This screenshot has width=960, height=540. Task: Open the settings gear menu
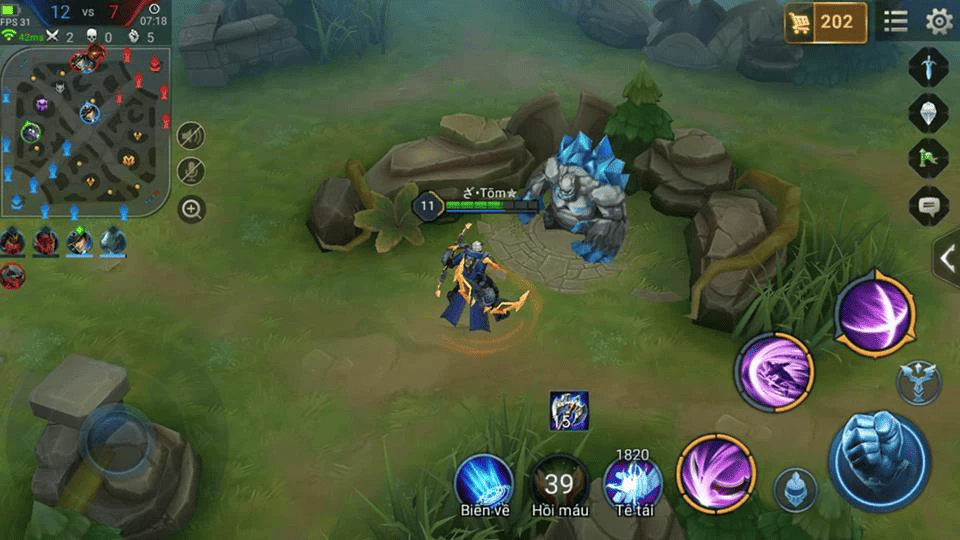[938, 21]
